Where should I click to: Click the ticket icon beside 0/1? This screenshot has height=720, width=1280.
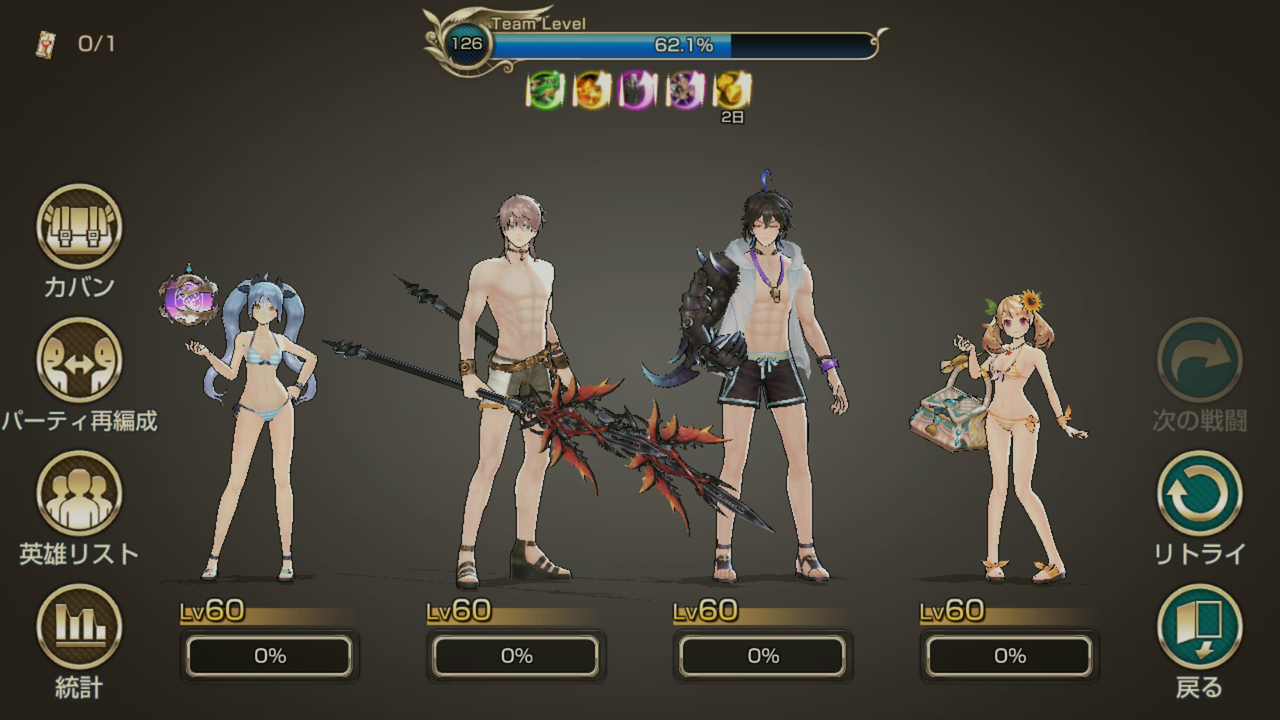[x=45, y=44]
